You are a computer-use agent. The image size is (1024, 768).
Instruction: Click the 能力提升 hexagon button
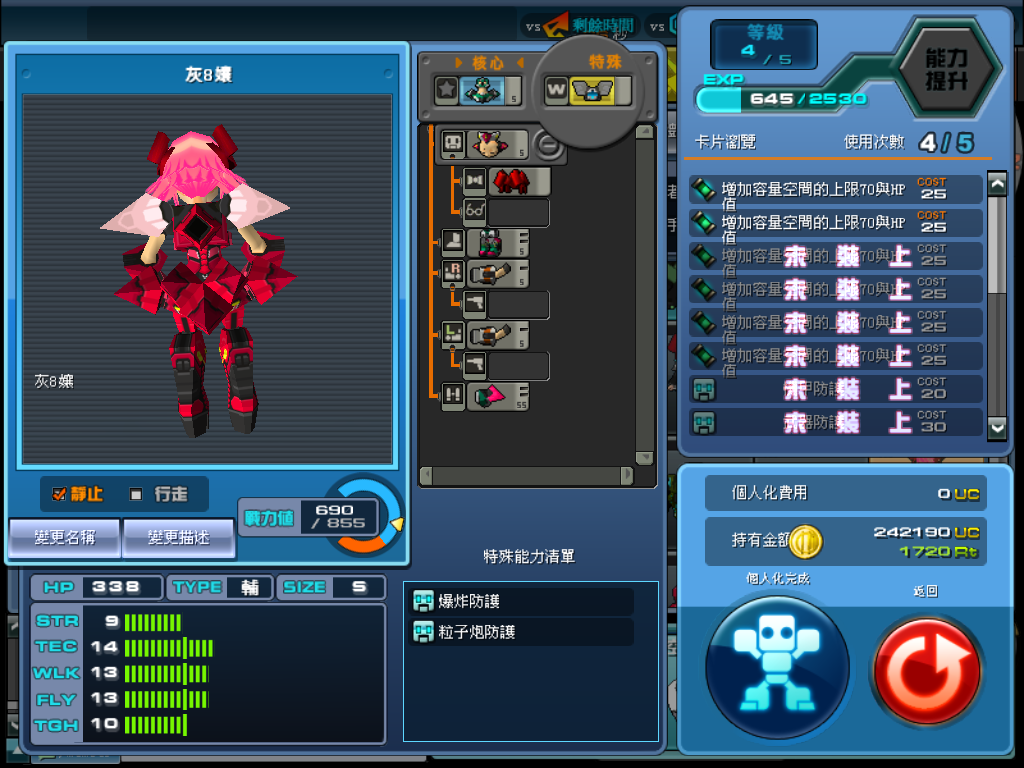click(945, 68)
